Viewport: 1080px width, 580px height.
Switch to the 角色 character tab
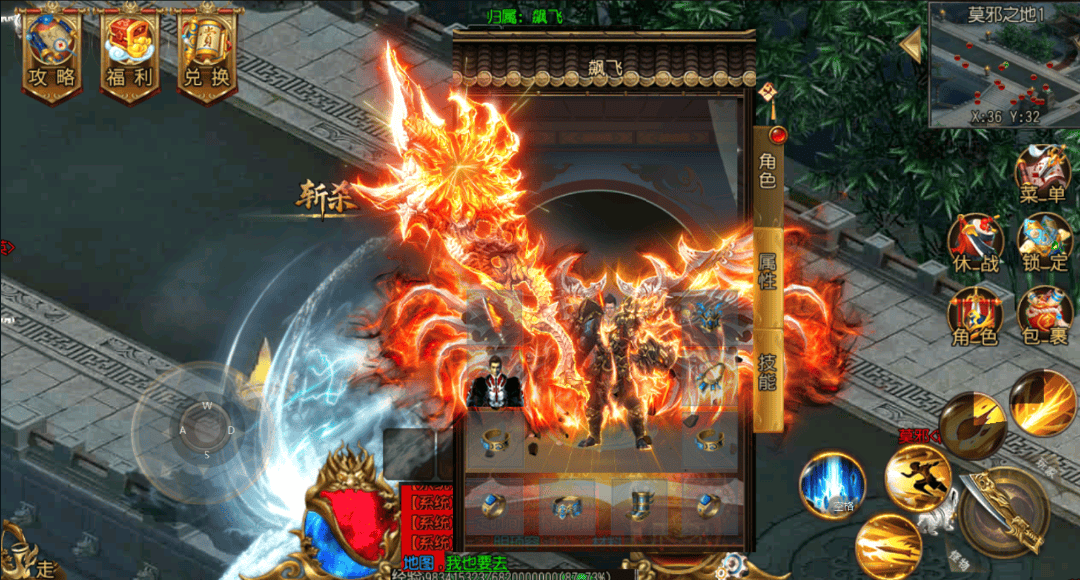tap(768, 171)
